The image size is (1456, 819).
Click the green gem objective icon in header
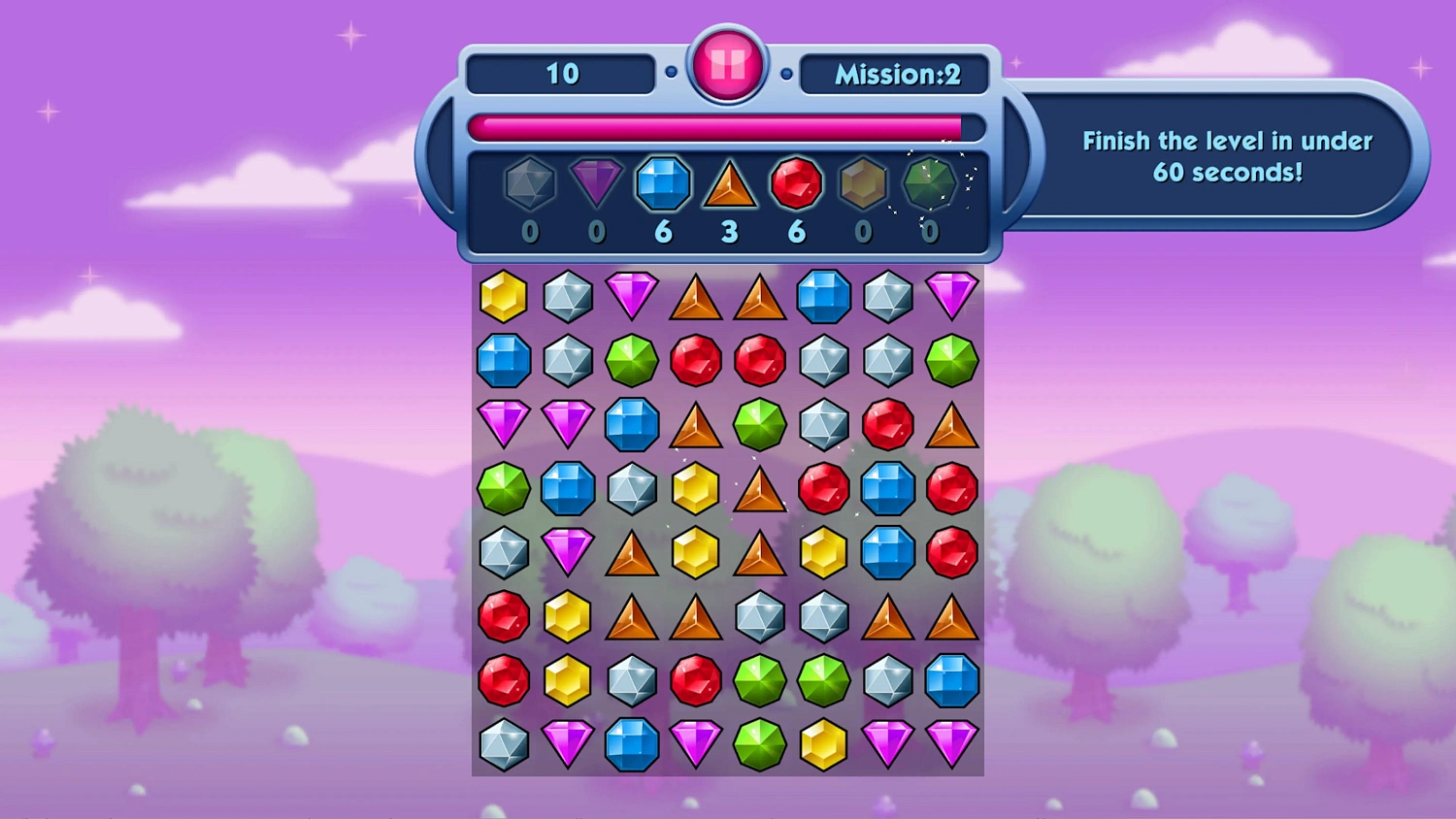(928, 182)
